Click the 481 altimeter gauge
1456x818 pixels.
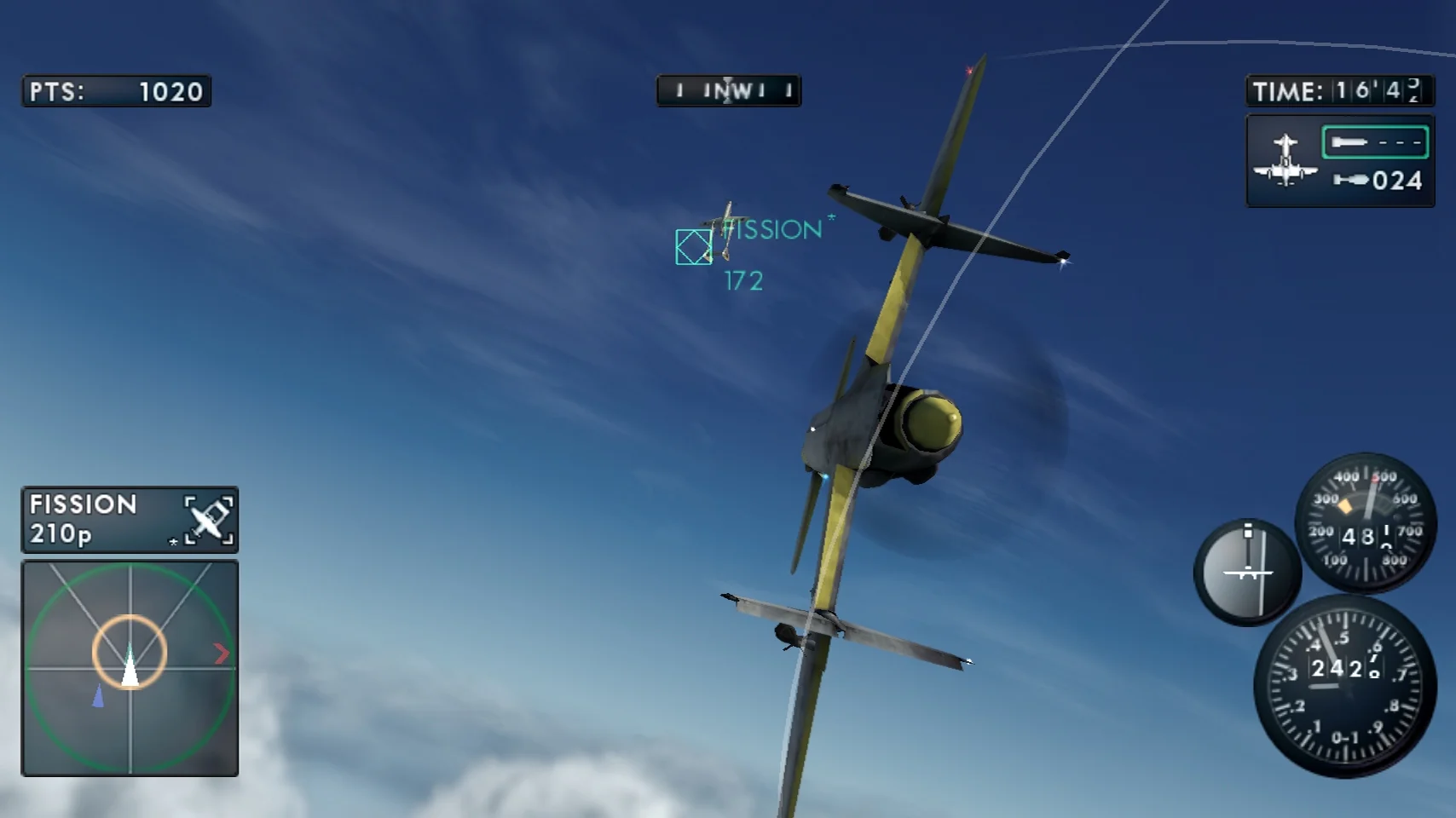(1364, 527)
